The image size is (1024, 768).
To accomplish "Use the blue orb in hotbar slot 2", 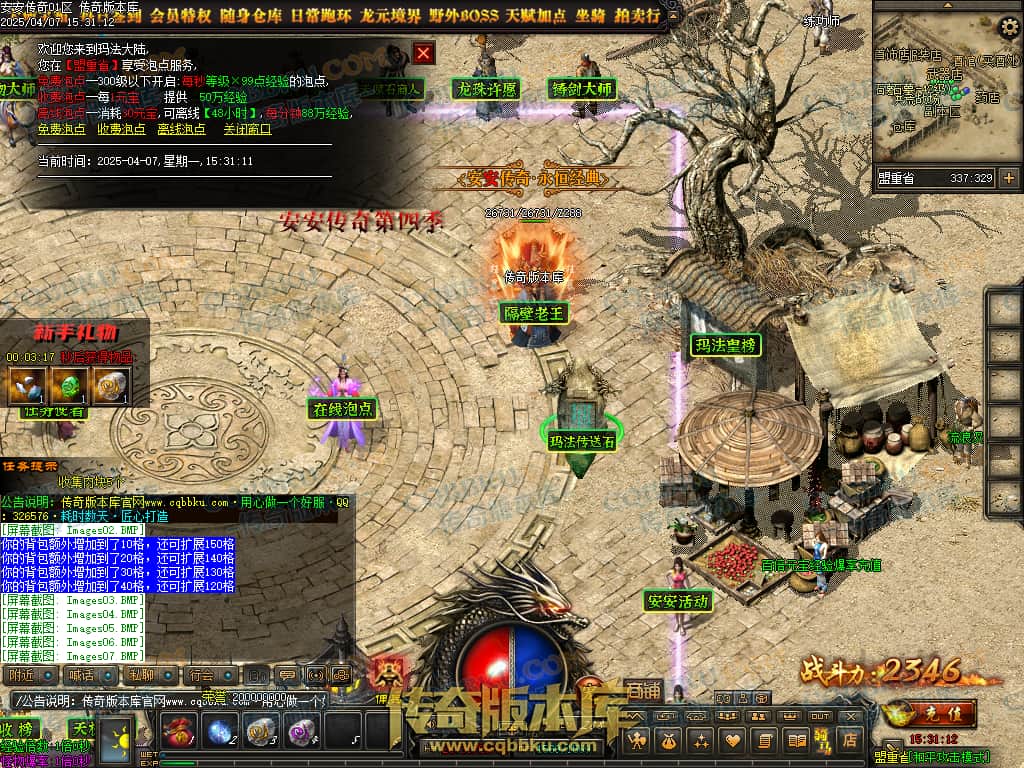I will [x=219, y=731].
